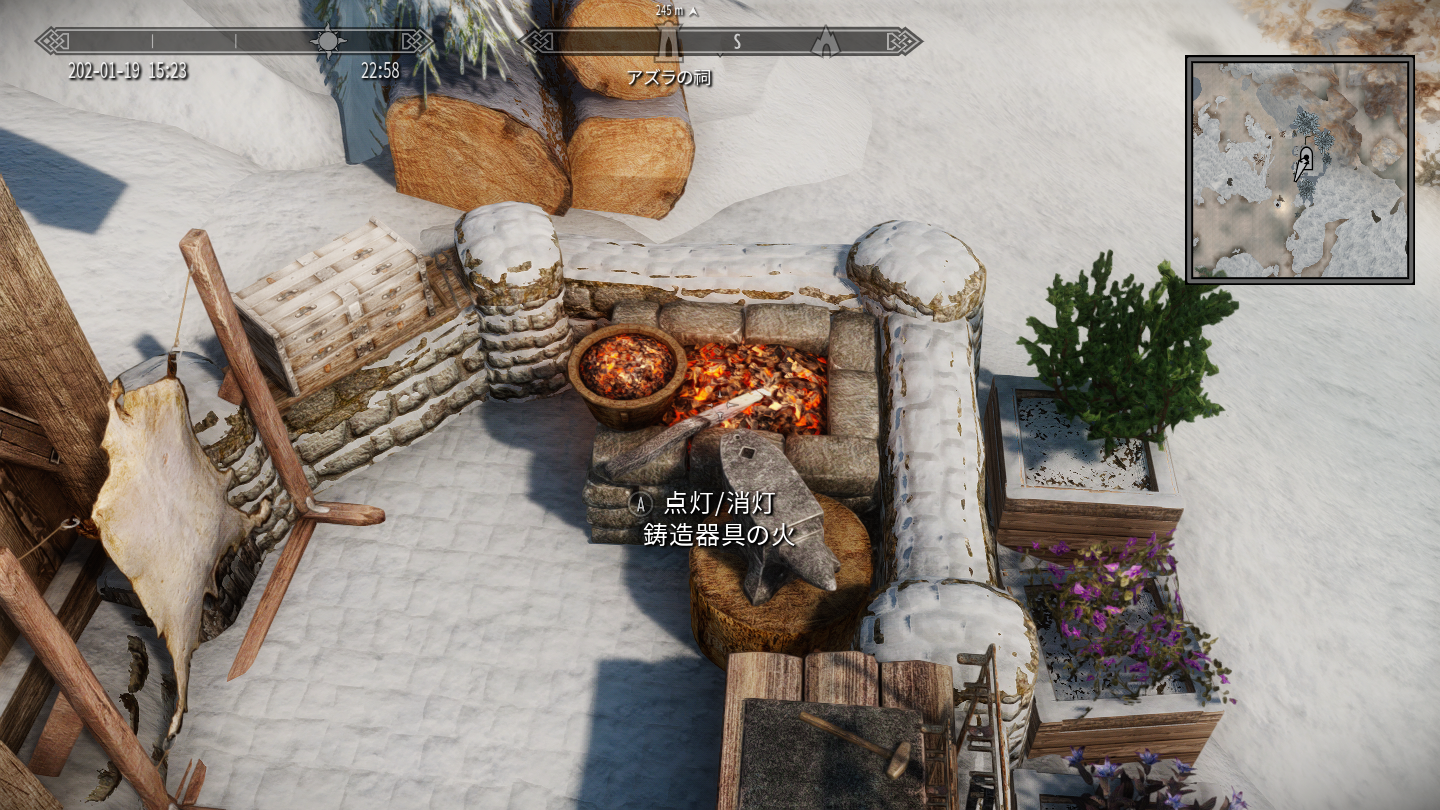Select the player arrow on the minimap
Viewport: 1440px width, 810px height.
(x=1302, y=164)
